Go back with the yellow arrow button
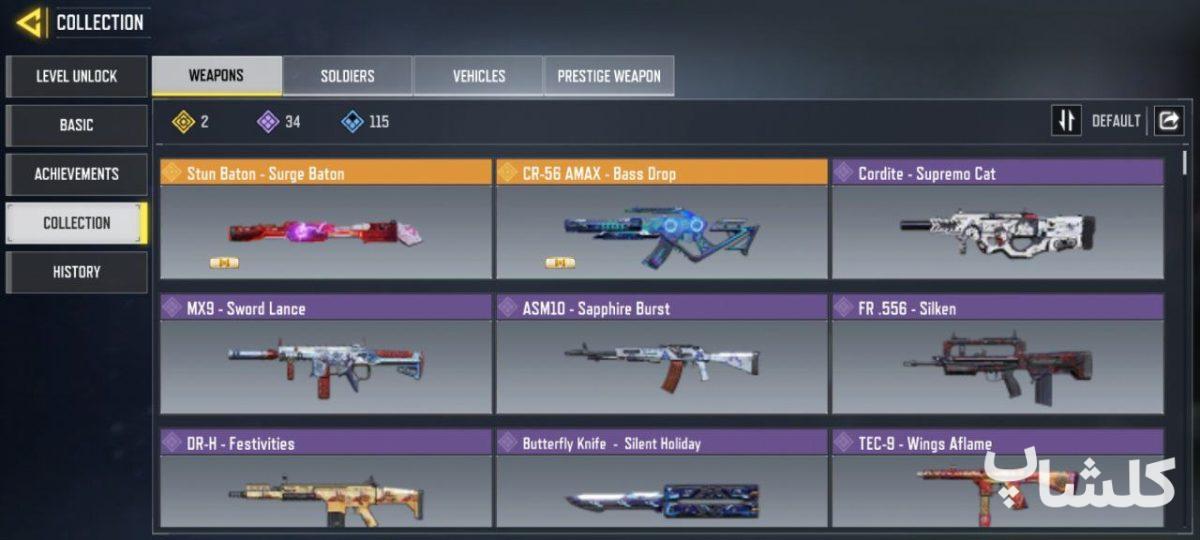 tap(30, 22)
